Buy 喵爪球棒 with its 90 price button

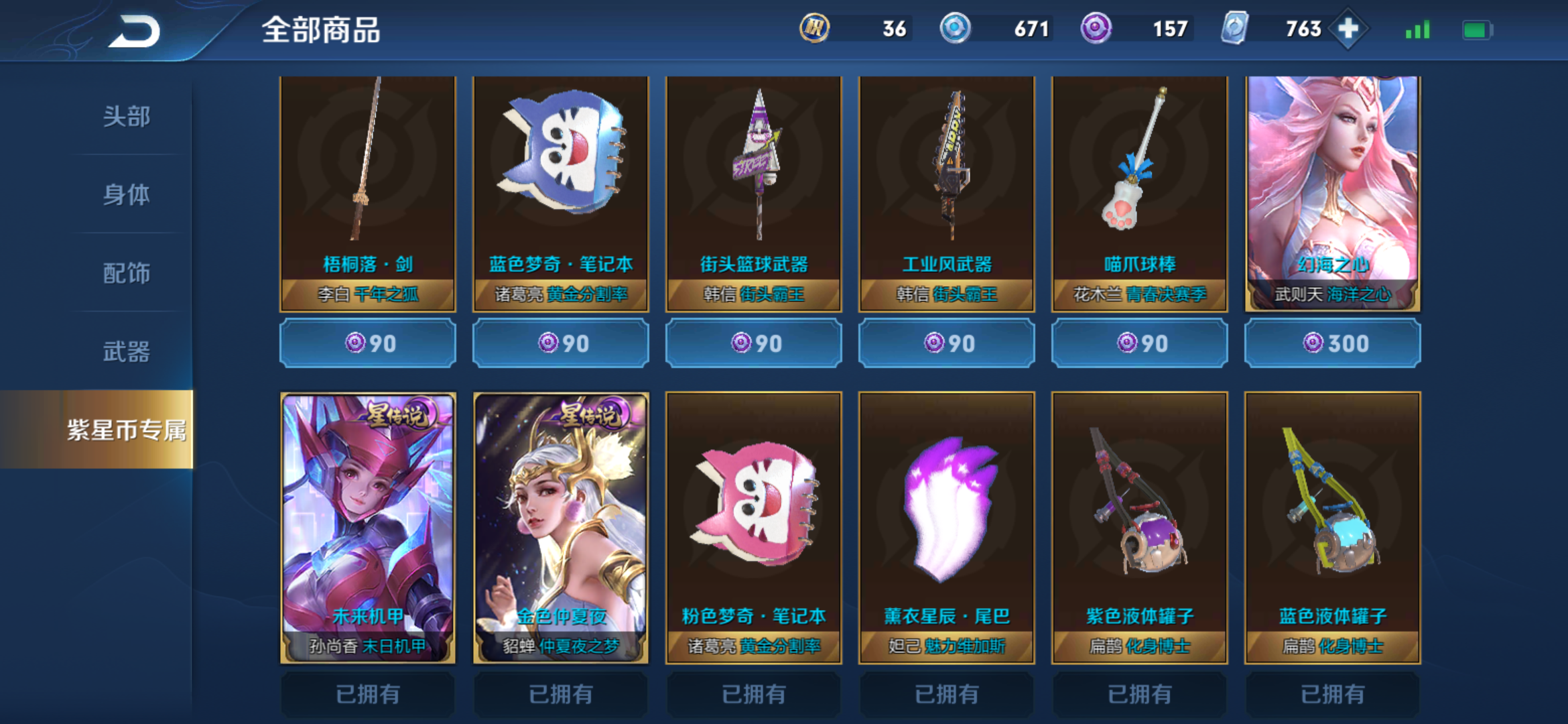(1140, 344)
